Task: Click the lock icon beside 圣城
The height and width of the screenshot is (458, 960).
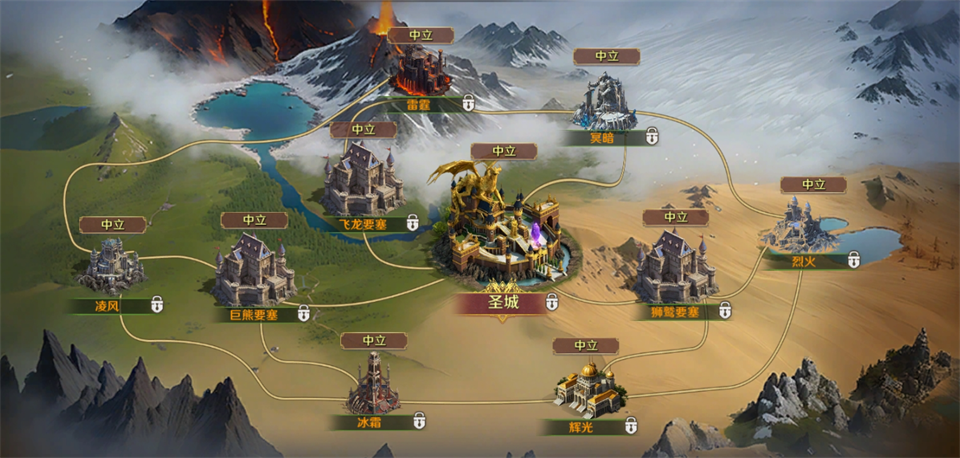Action: coord(552,303)
